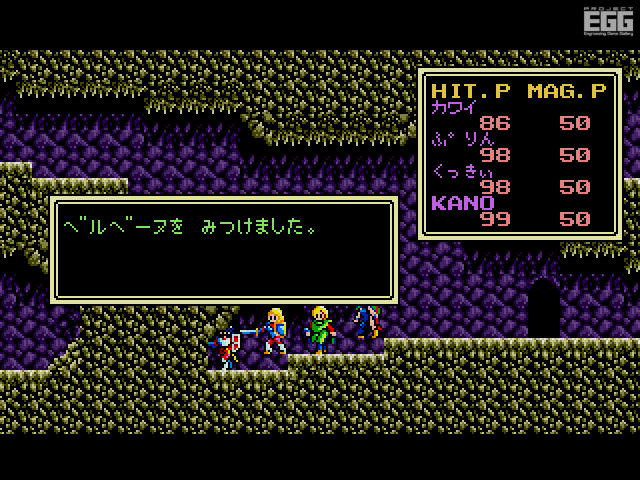640x480 pixels.
Task: Click the message box saying ベルベーヌを みつけました
Action: point(224,249)
